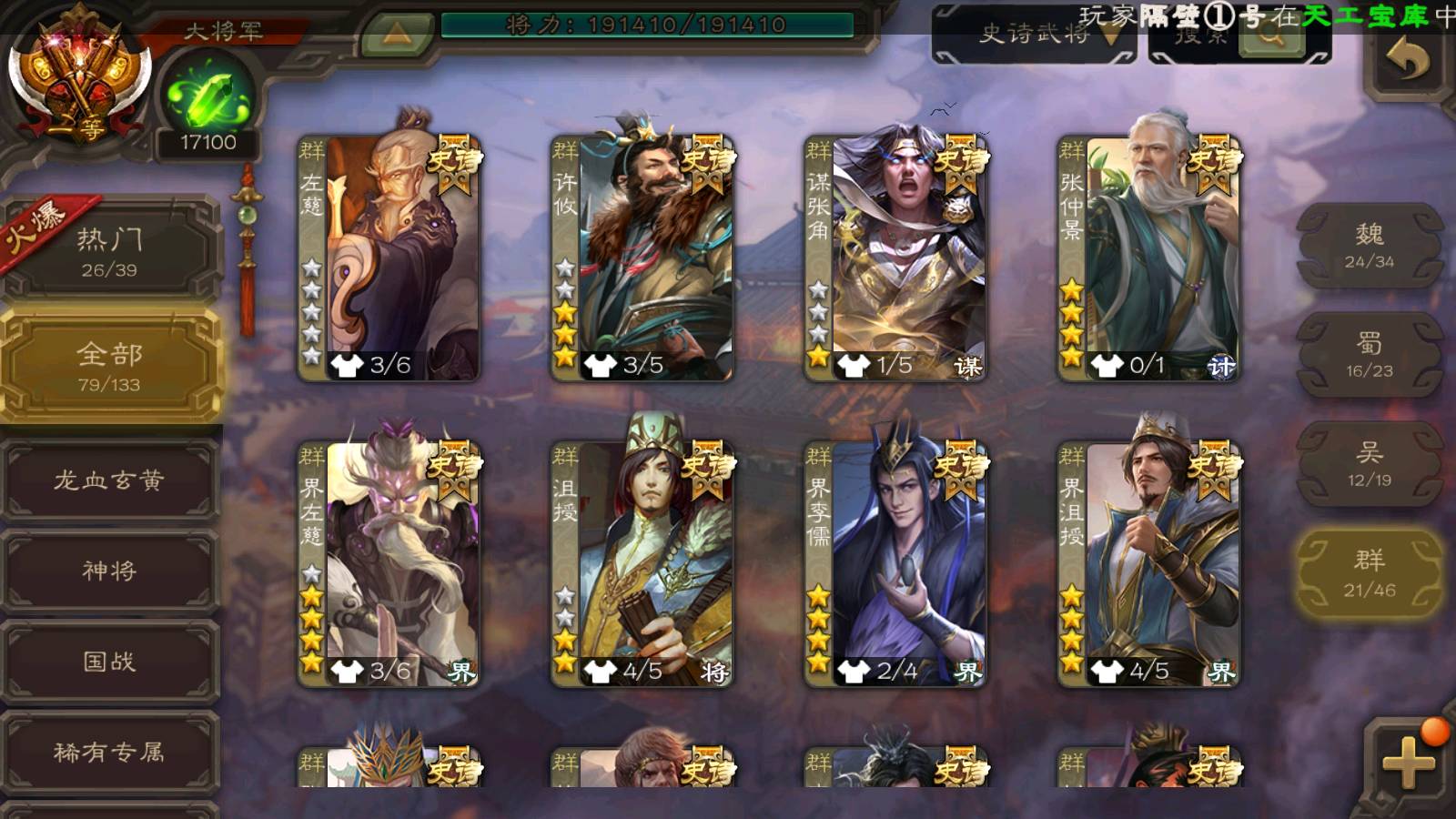Choose the 稀有专属 rare exclusive tab

(x=109, y=752)
